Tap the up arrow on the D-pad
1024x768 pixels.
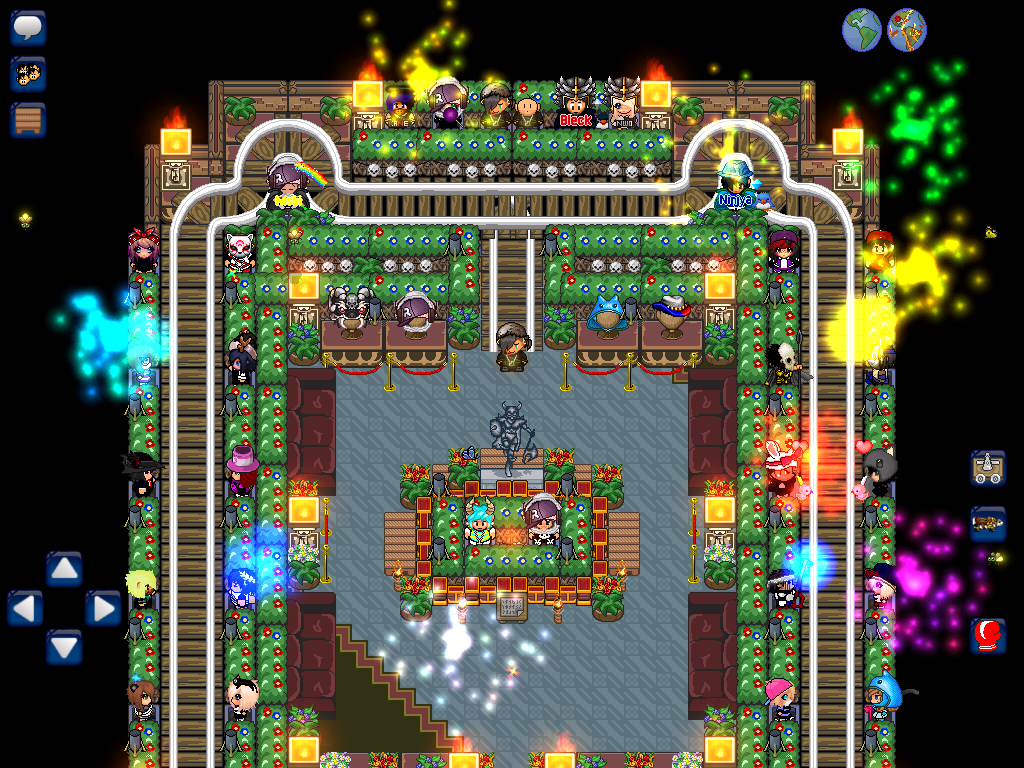click(64, 570)
